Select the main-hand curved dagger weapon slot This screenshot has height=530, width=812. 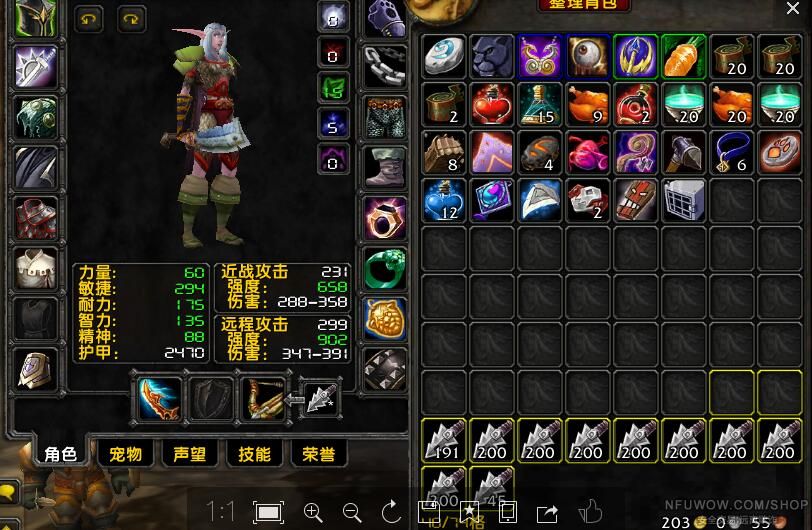click(x=159, y=398)
